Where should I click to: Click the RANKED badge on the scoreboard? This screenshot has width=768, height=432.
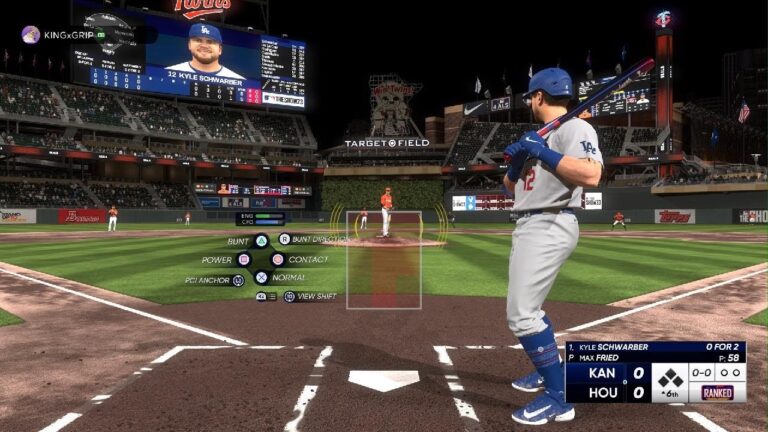click(x=718, y=393)
